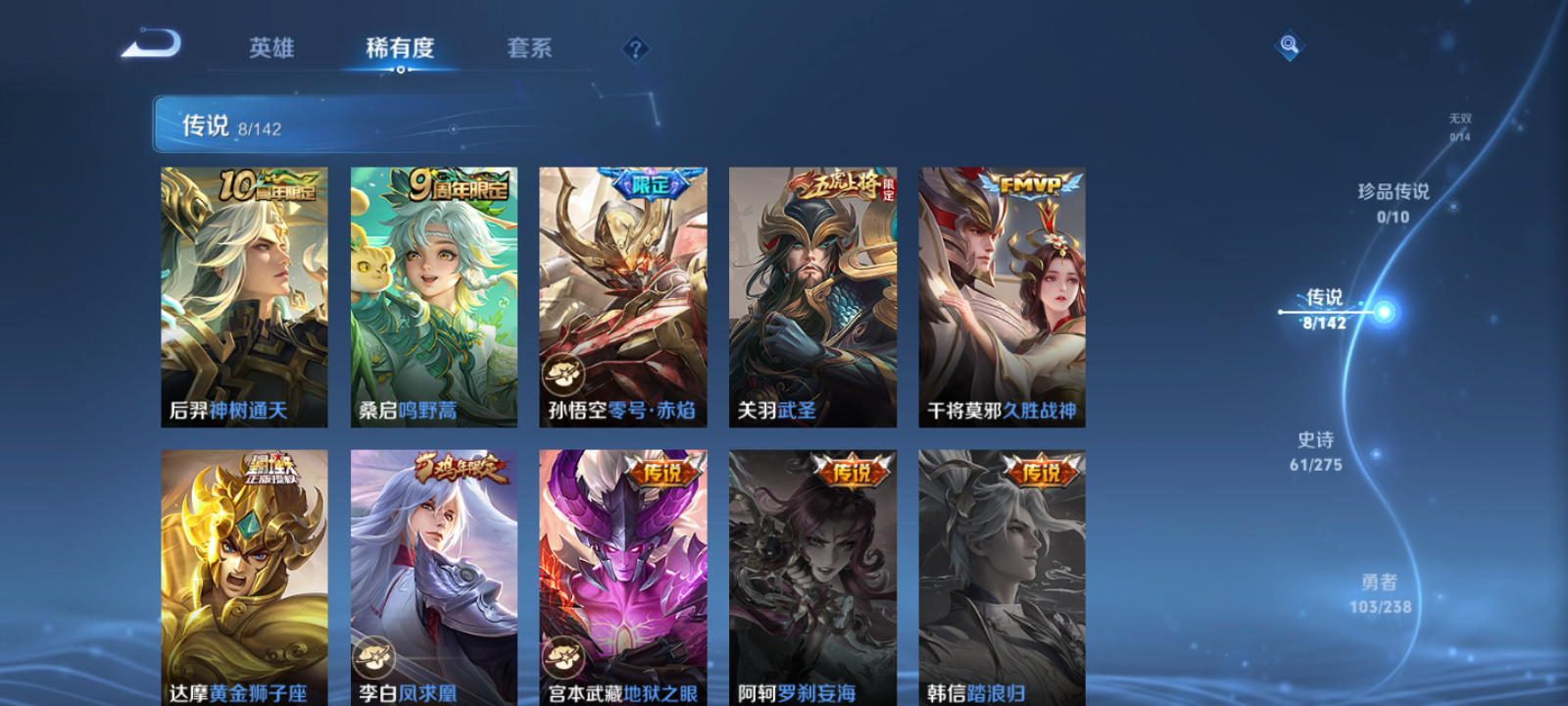Expand the 传说 entry on the rarity timeline
Viewport: 1568px width, 706px height.
[x=1323, y=299]
